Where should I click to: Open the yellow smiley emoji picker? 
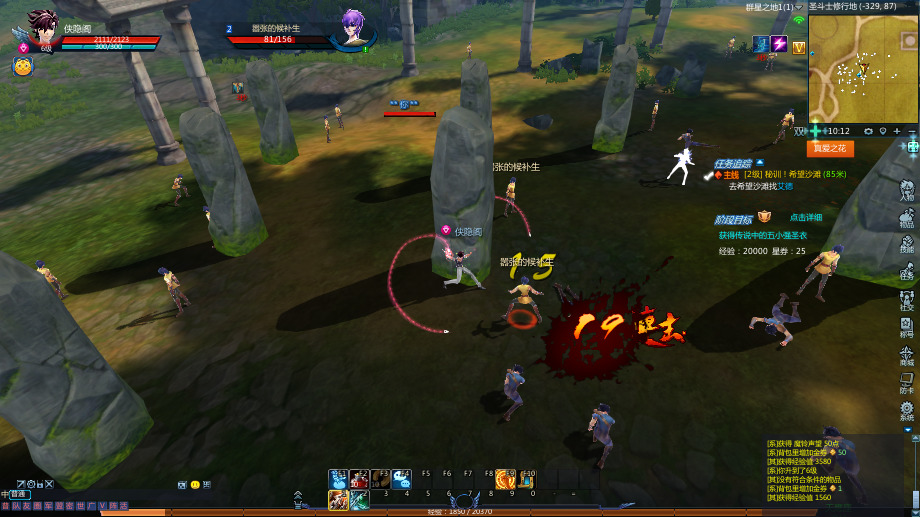click(195, 485)
